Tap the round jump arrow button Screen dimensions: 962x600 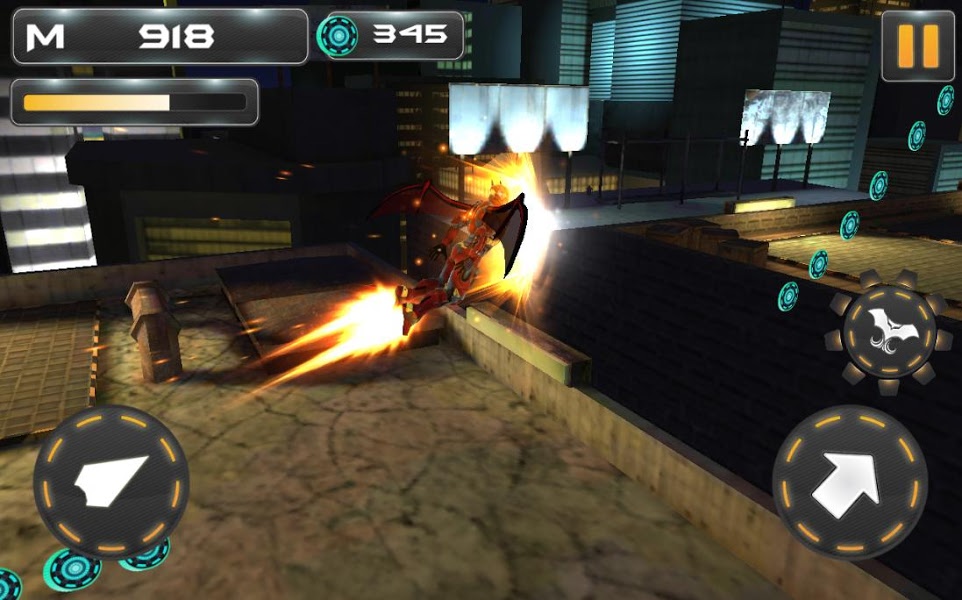pos(849,483)
